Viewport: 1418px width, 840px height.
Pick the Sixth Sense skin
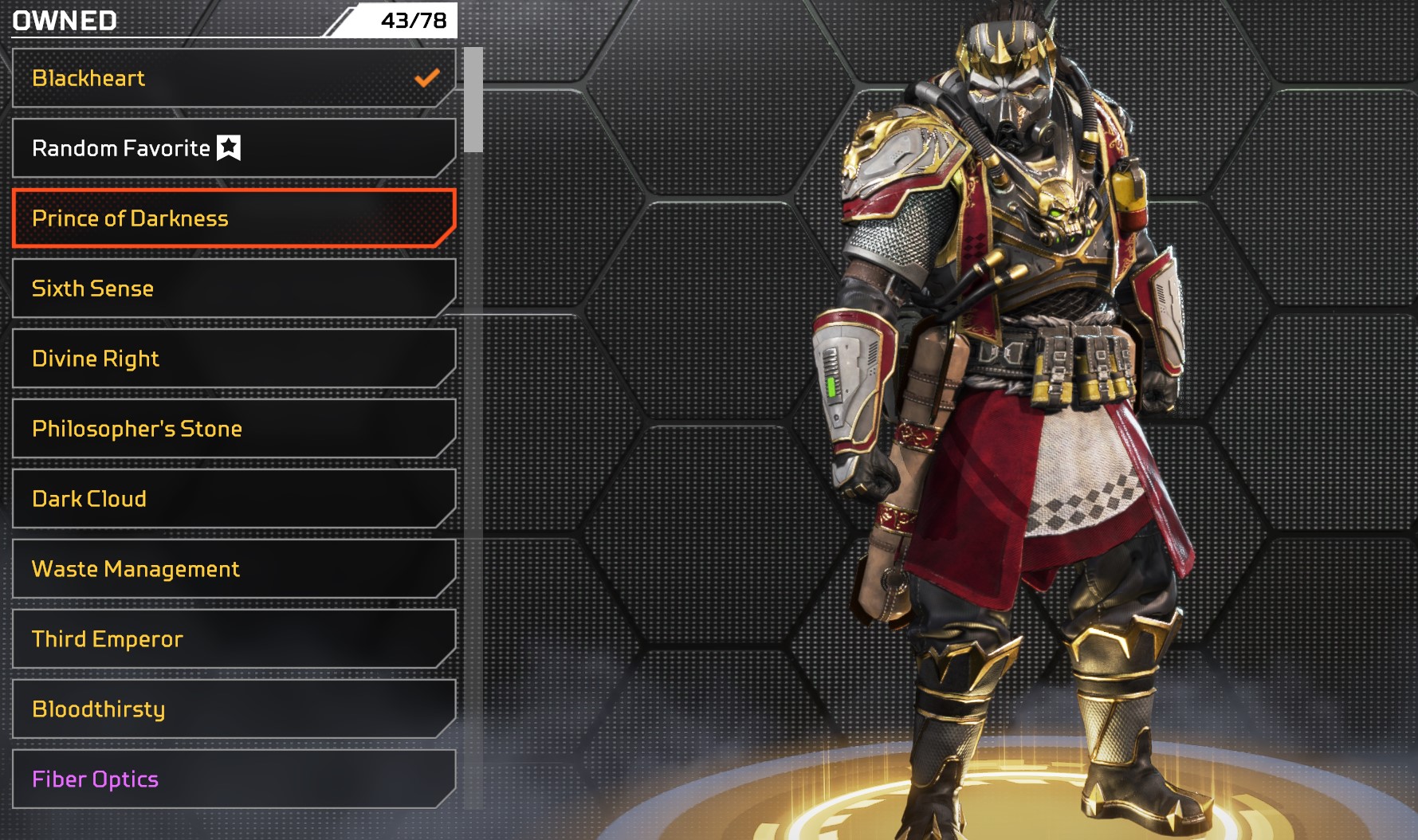tap(233, 289)
